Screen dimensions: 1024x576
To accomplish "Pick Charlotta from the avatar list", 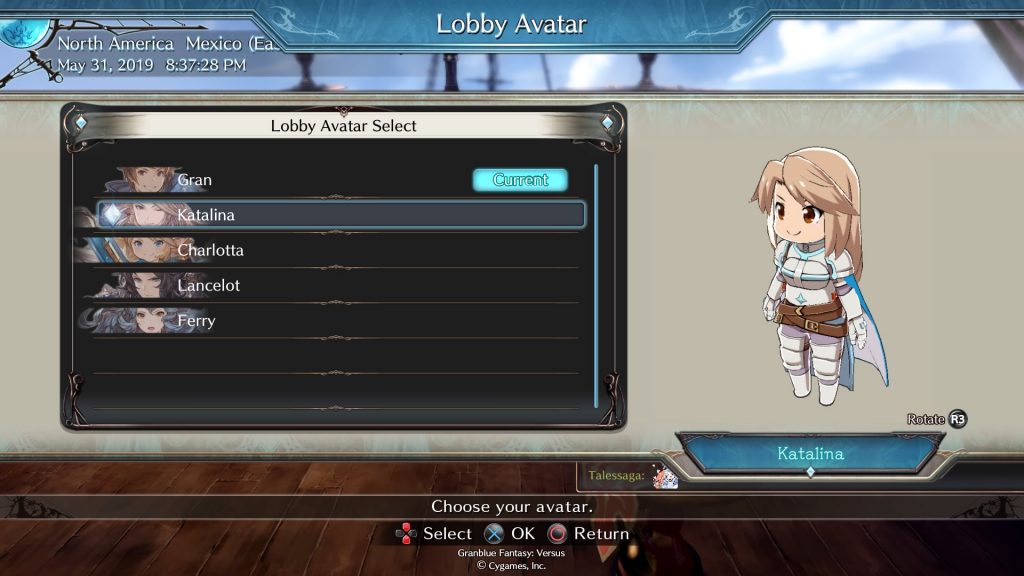I will 330,250.
